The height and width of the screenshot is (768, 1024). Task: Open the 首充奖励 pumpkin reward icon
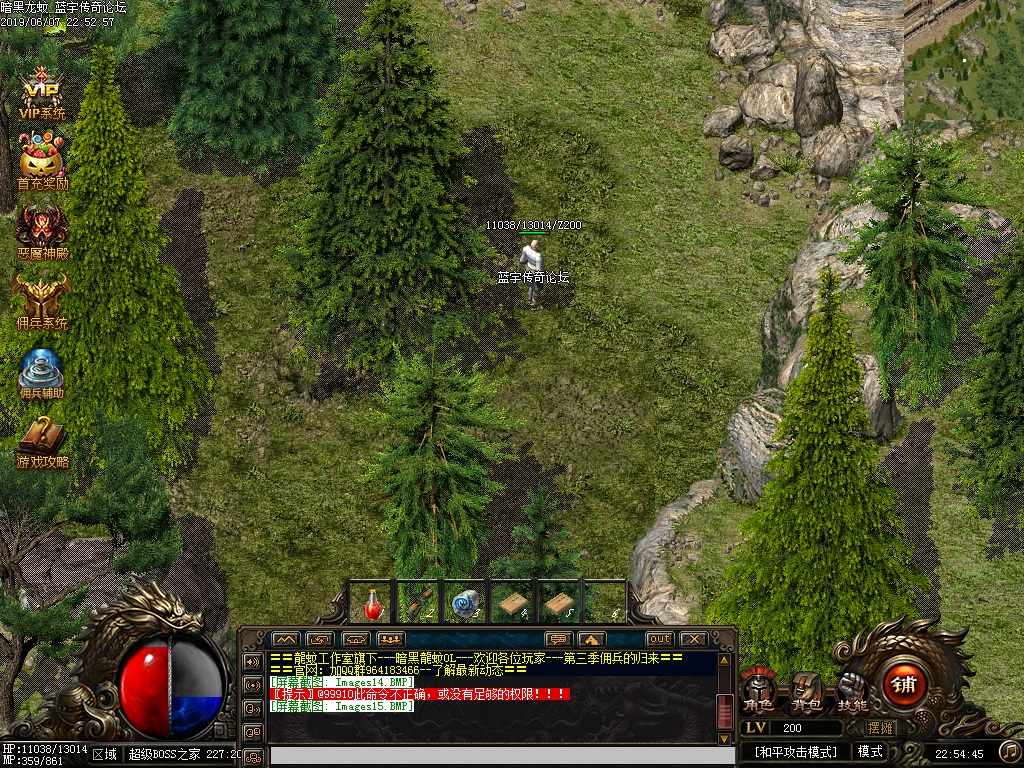tap(42, 161)
